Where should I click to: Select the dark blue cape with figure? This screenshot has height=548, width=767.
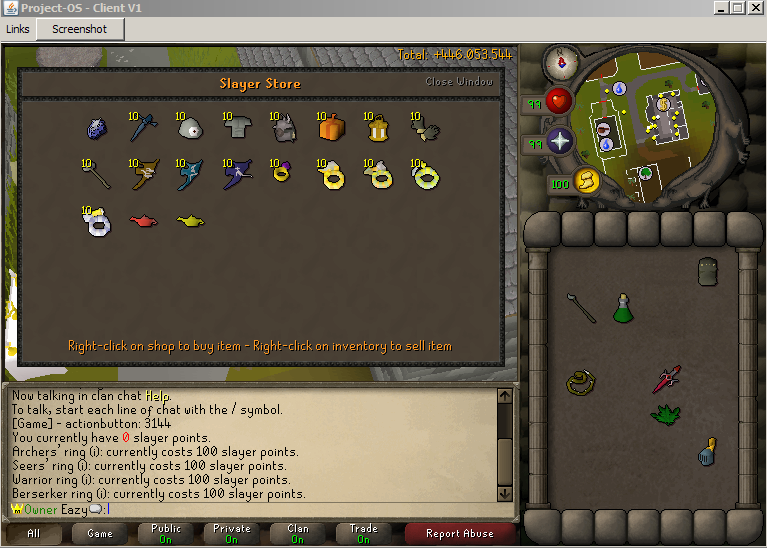(237, 175)
